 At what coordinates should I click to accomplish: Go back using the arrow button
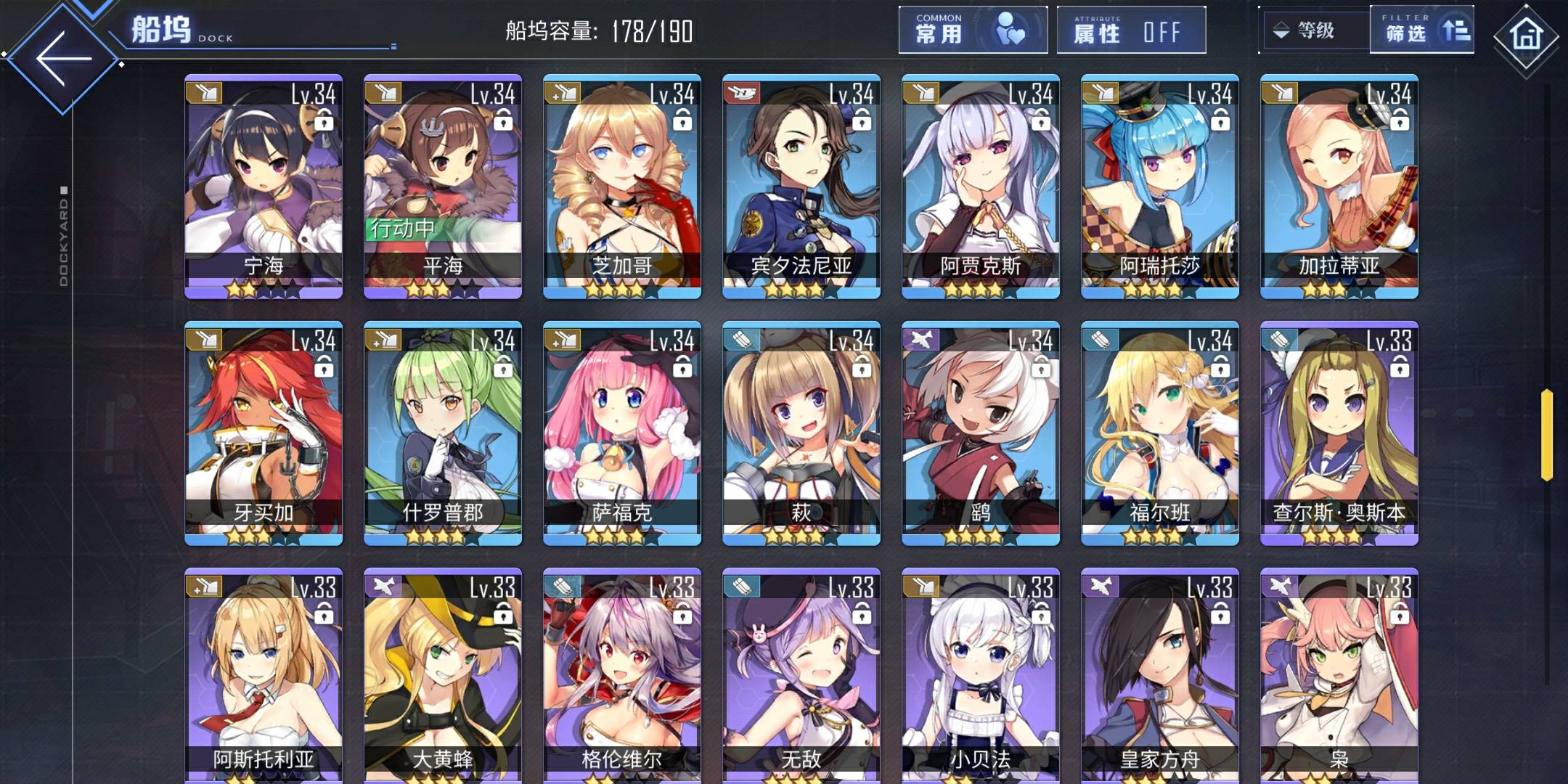pyautogui.click(x=64, y=58)
